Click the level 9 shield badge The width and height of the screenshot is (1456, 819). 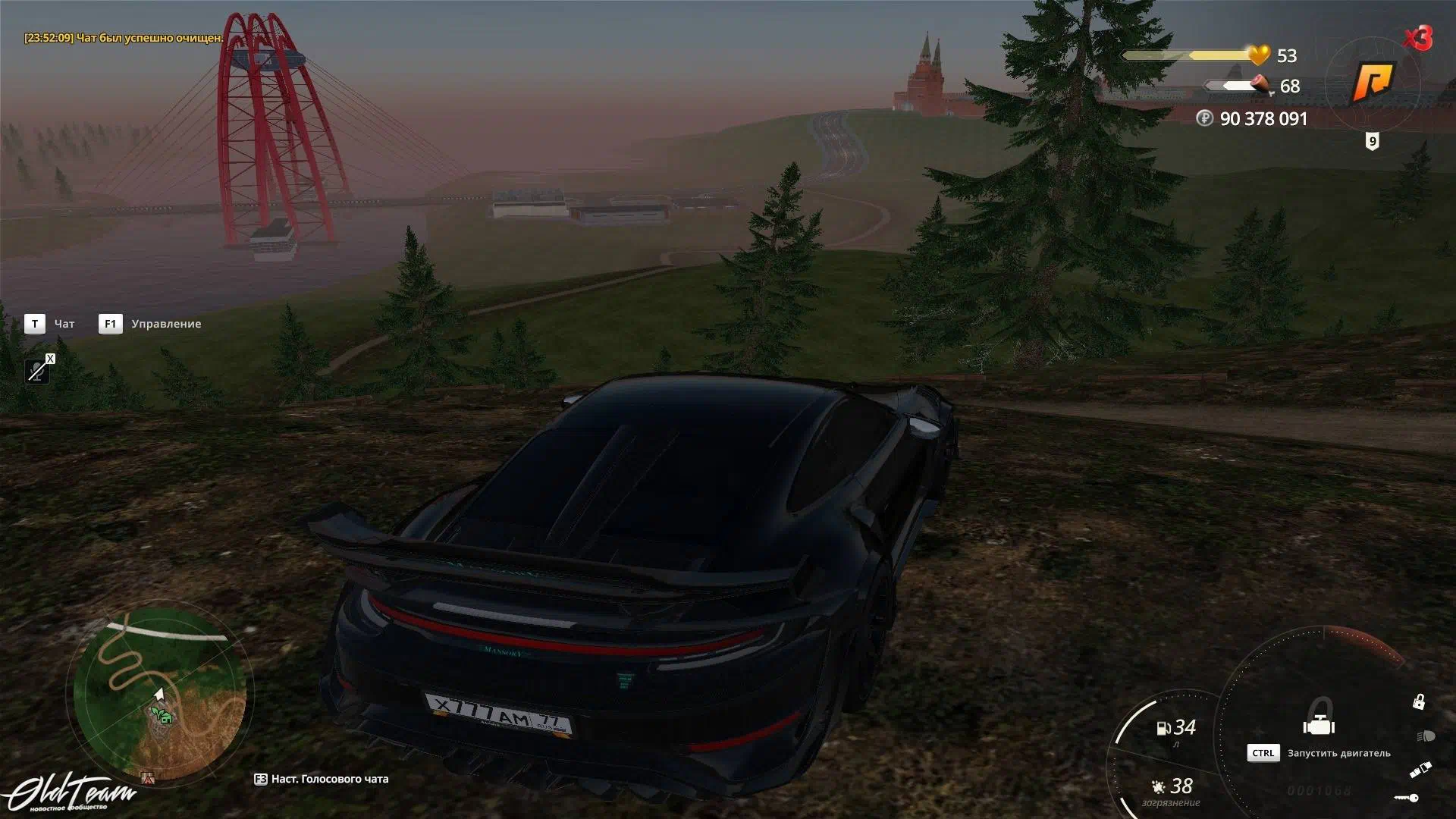click(1372, 142)
